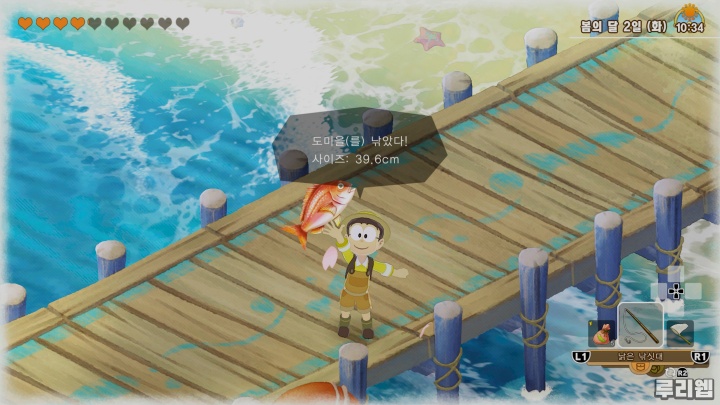Screen dimensions: 720x405
Task: Click the sunny weather clock icon
Action: point(689,19)
